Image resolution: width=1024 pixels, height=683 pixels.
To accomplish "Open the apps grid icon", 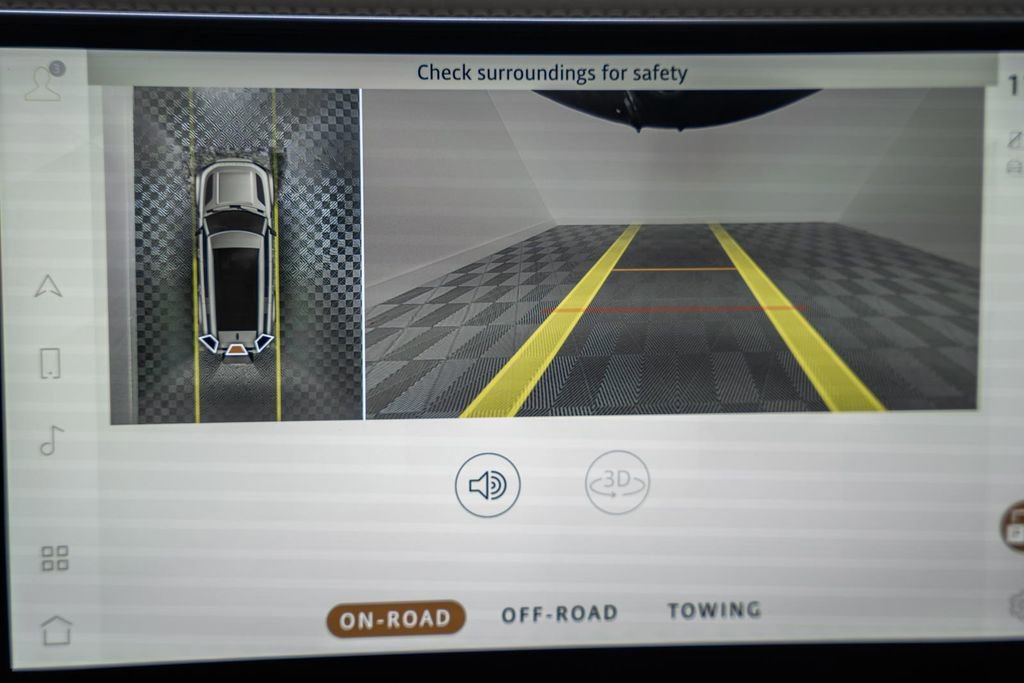I will click(55, 558).
